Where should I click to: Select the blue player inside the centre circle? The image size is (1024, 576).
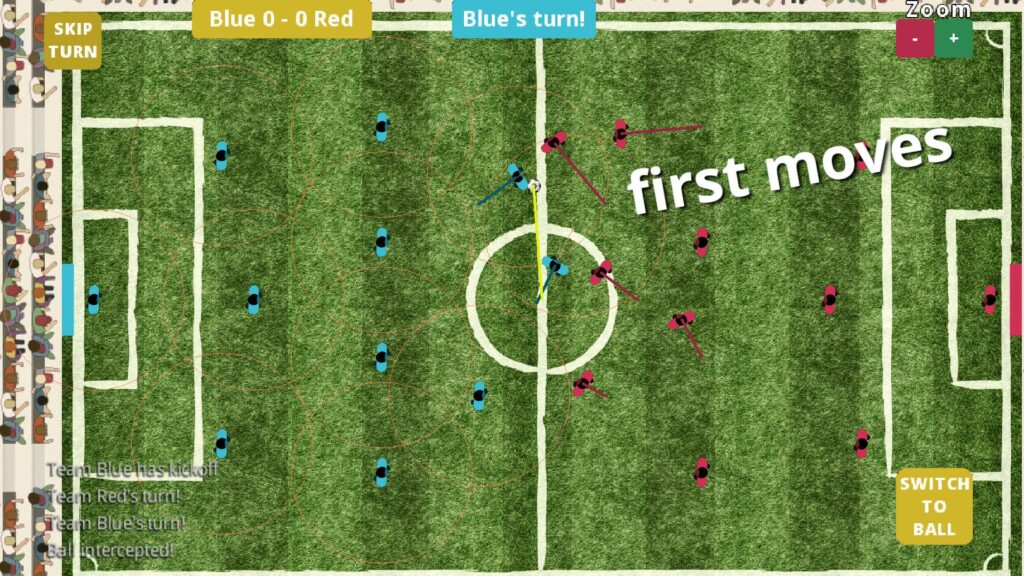(553, 266)
